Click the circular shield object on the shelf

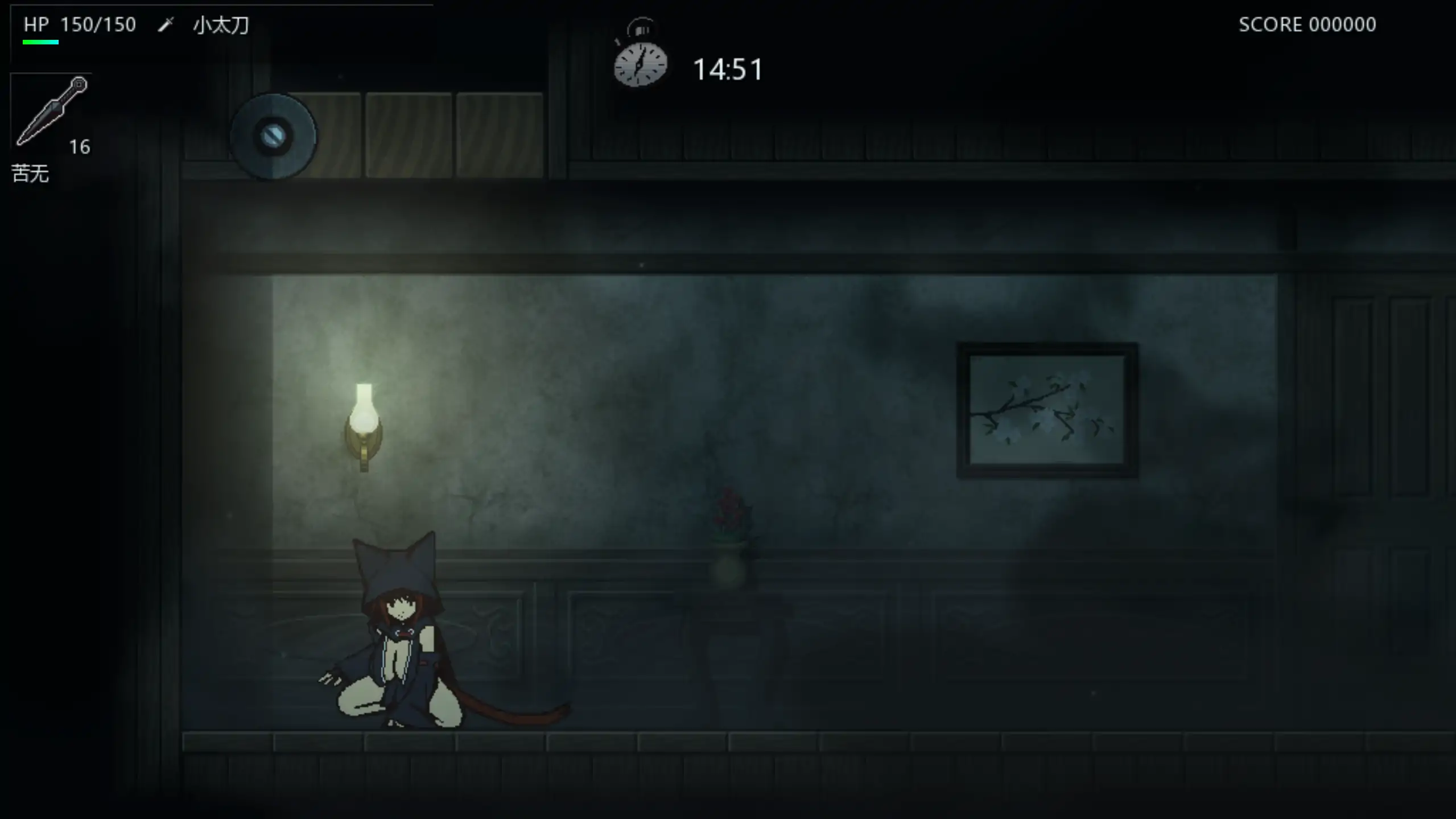tap(274, 135)
